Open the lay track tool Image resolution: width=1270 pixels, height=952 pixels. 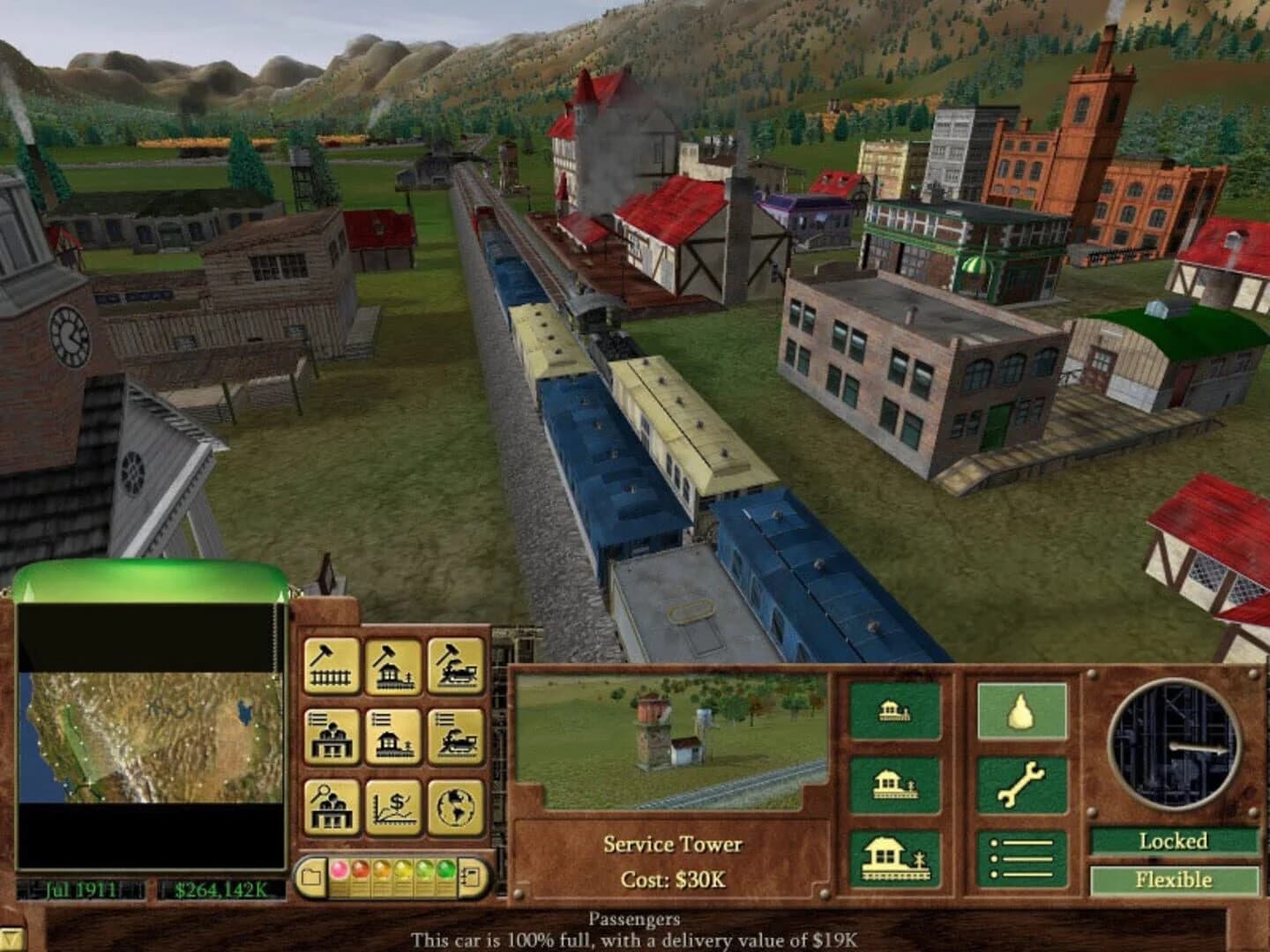(x=331, y=666)
